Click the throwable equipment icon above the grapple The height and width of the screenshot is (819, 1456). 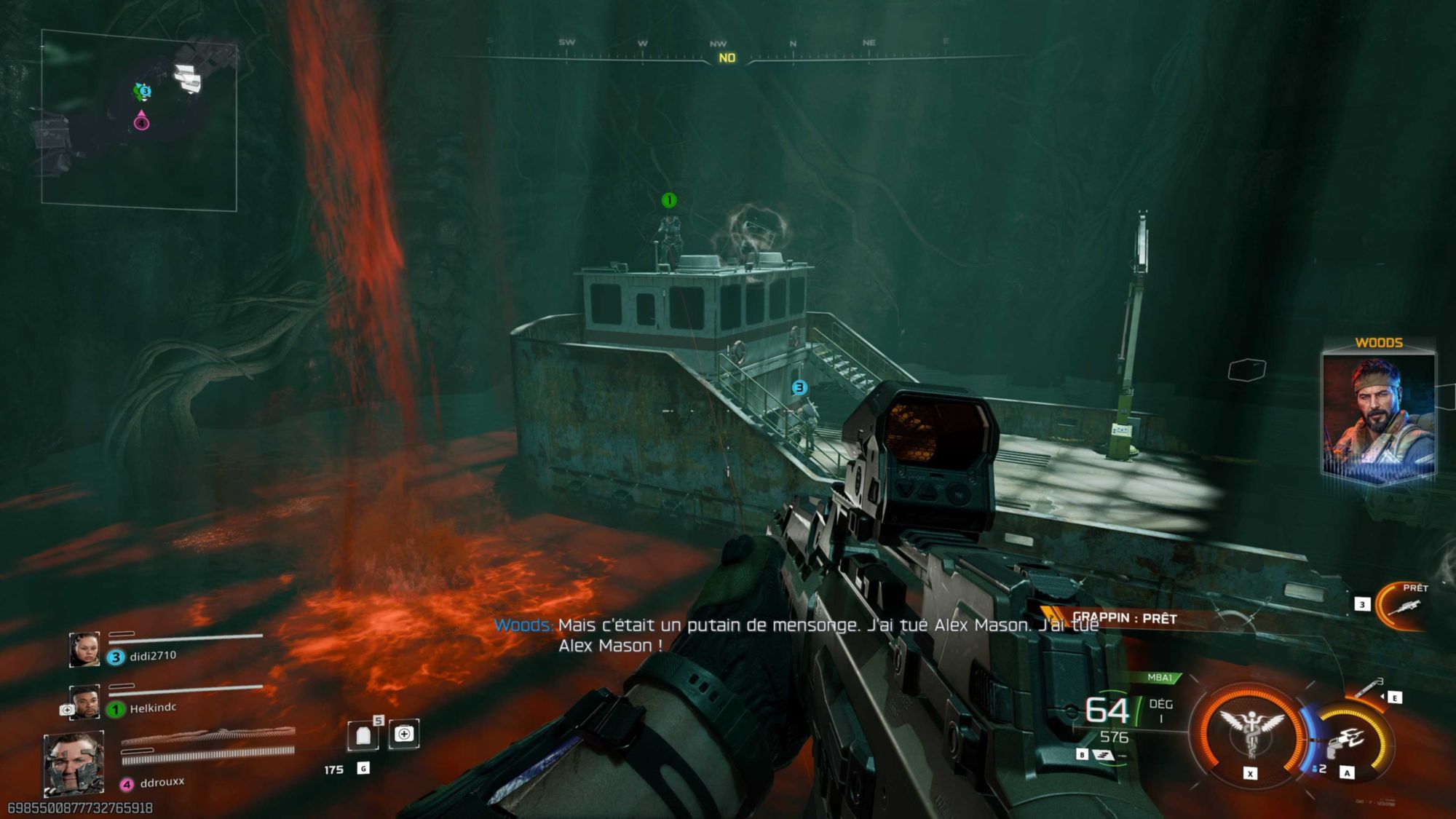1369,687
